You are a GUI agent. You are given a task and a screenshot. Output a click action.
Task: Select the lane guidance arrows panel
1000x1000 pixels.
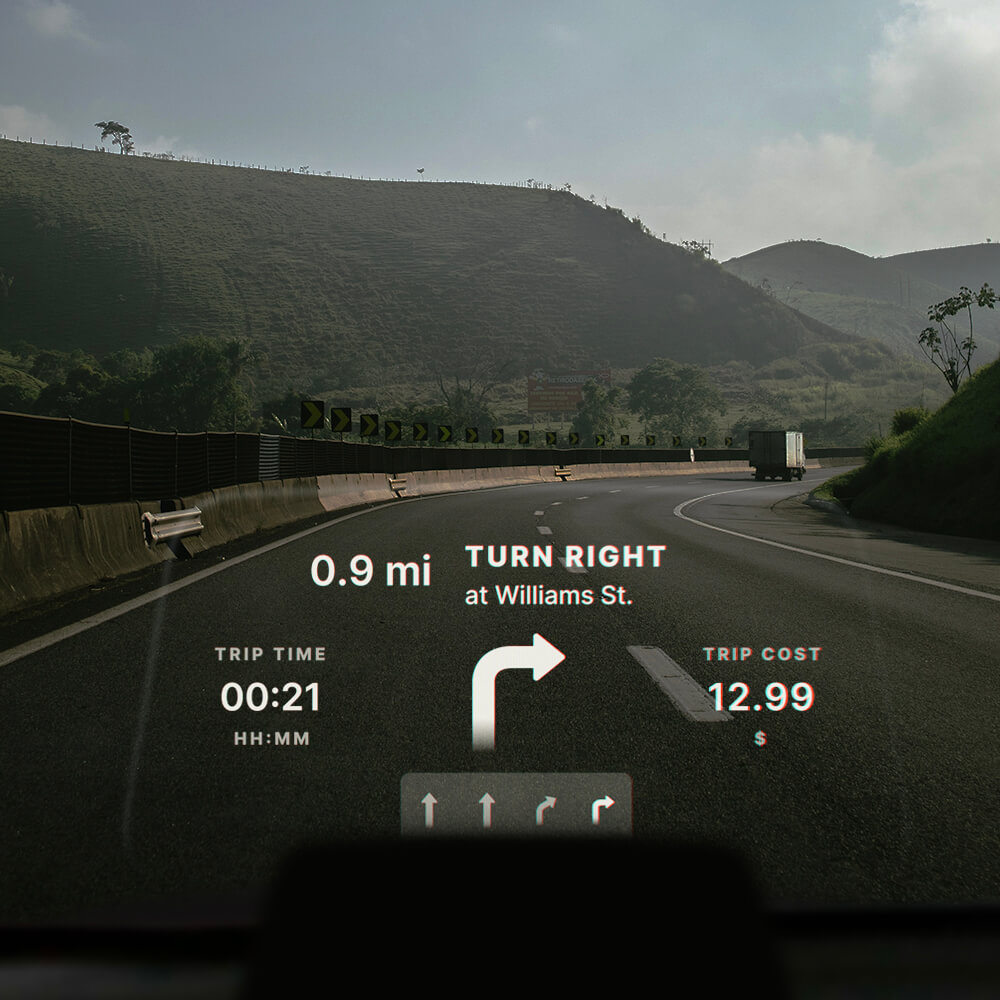(516, 806)
